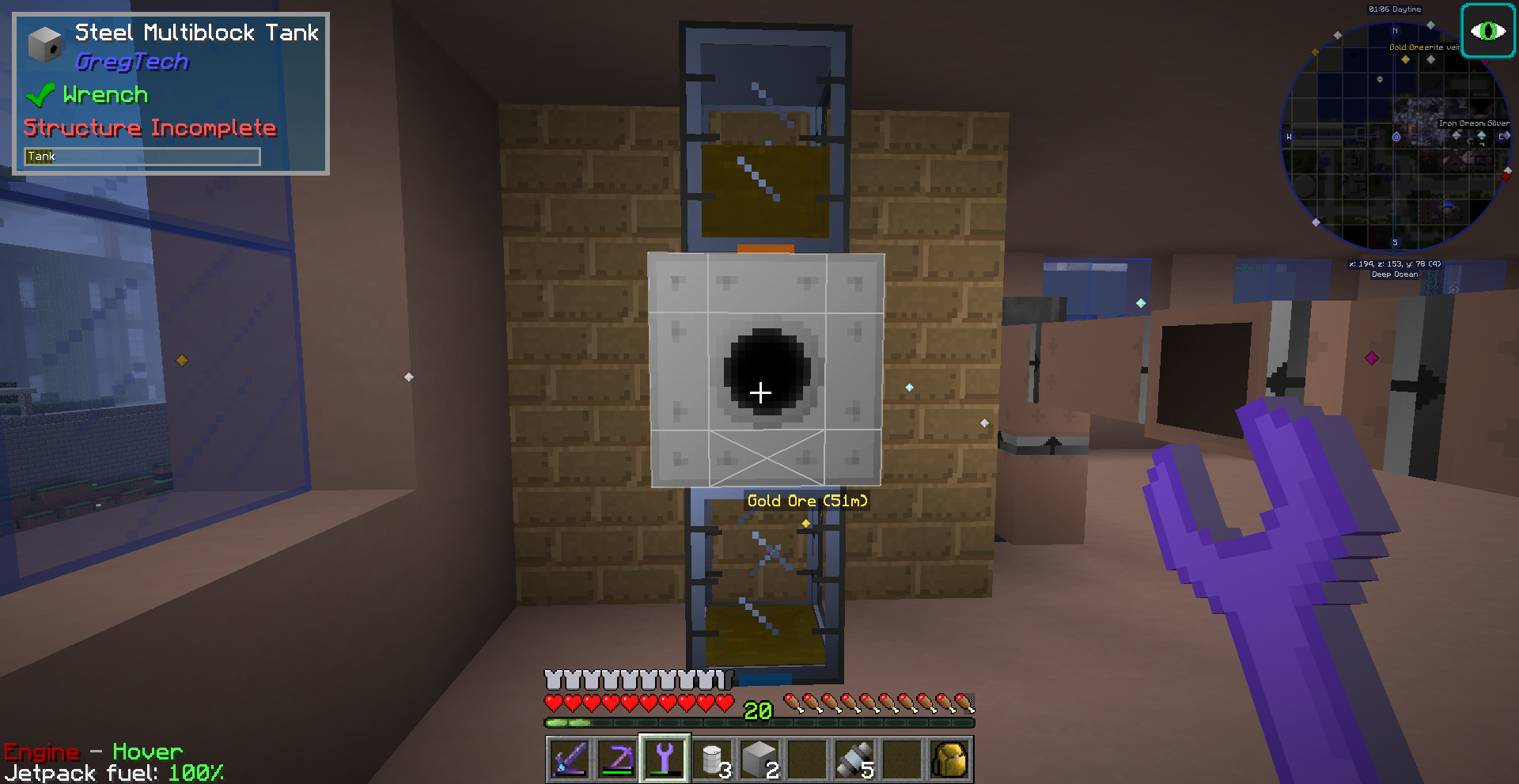Click the Tank text field in the tooltip
Viewport: 1519px width, 784px height.
click(x=142, y=156)
